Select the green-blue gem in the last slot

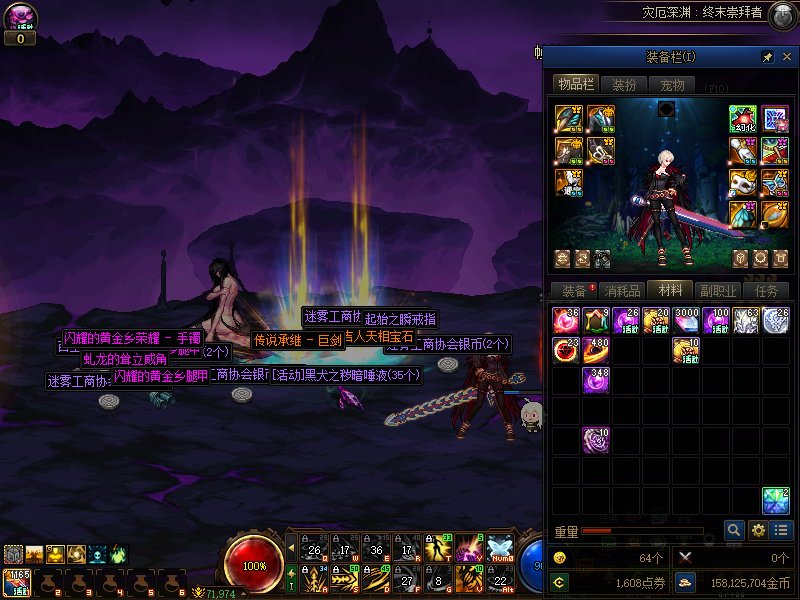776,500
